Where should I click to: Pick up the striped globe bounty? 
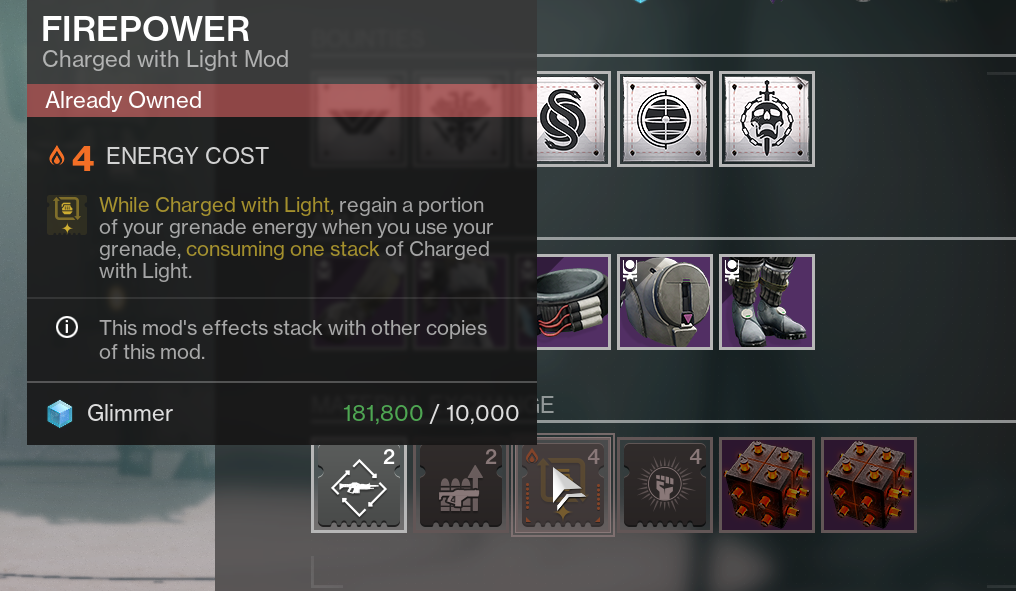(x=665, y=118)
